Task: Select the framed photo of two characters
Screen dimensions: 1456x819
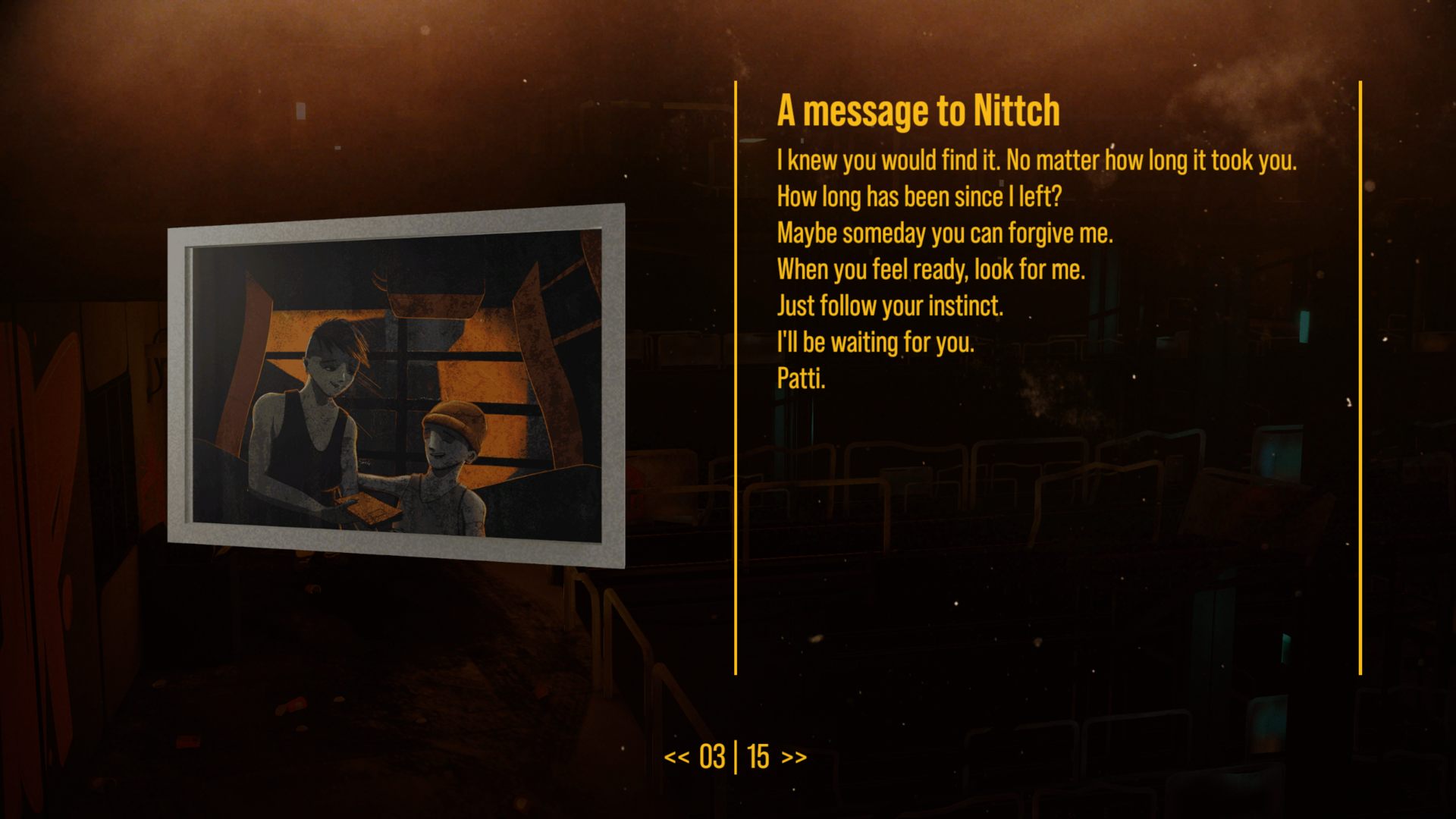Action: [396, 385]
